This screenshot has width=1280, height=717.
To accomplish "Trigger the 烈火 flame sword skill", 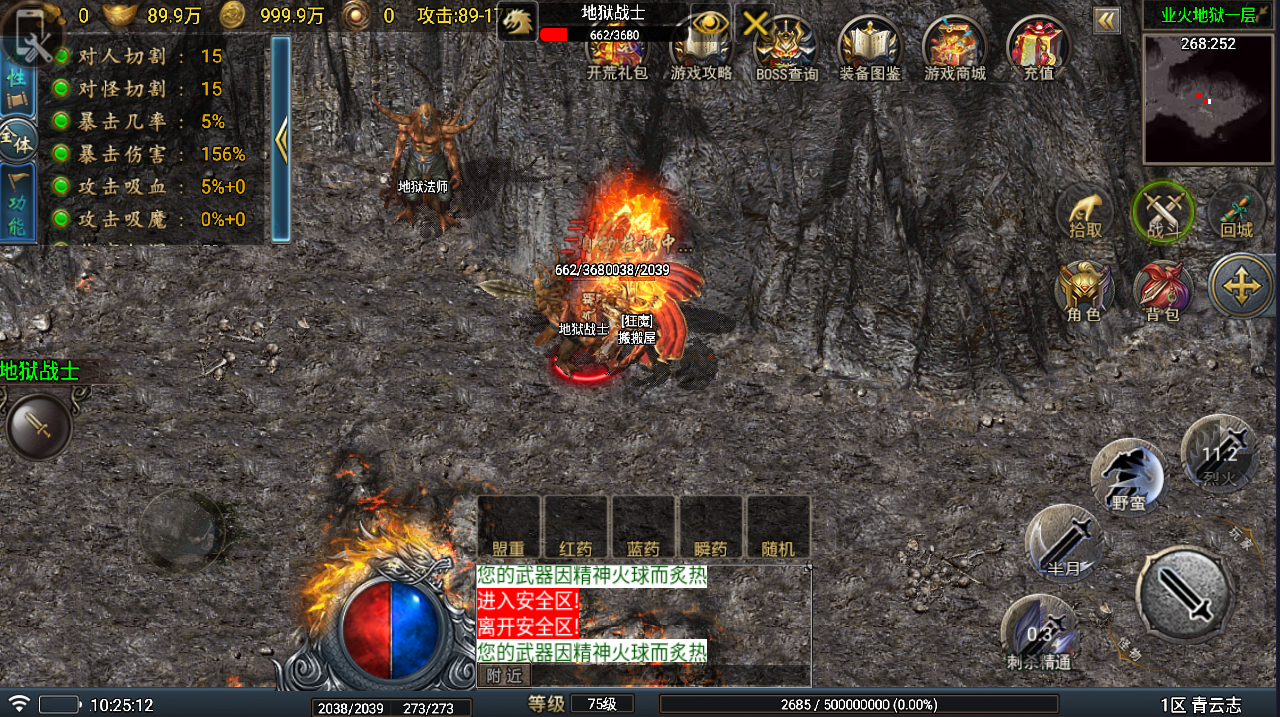I will [x=1219, y=453].
